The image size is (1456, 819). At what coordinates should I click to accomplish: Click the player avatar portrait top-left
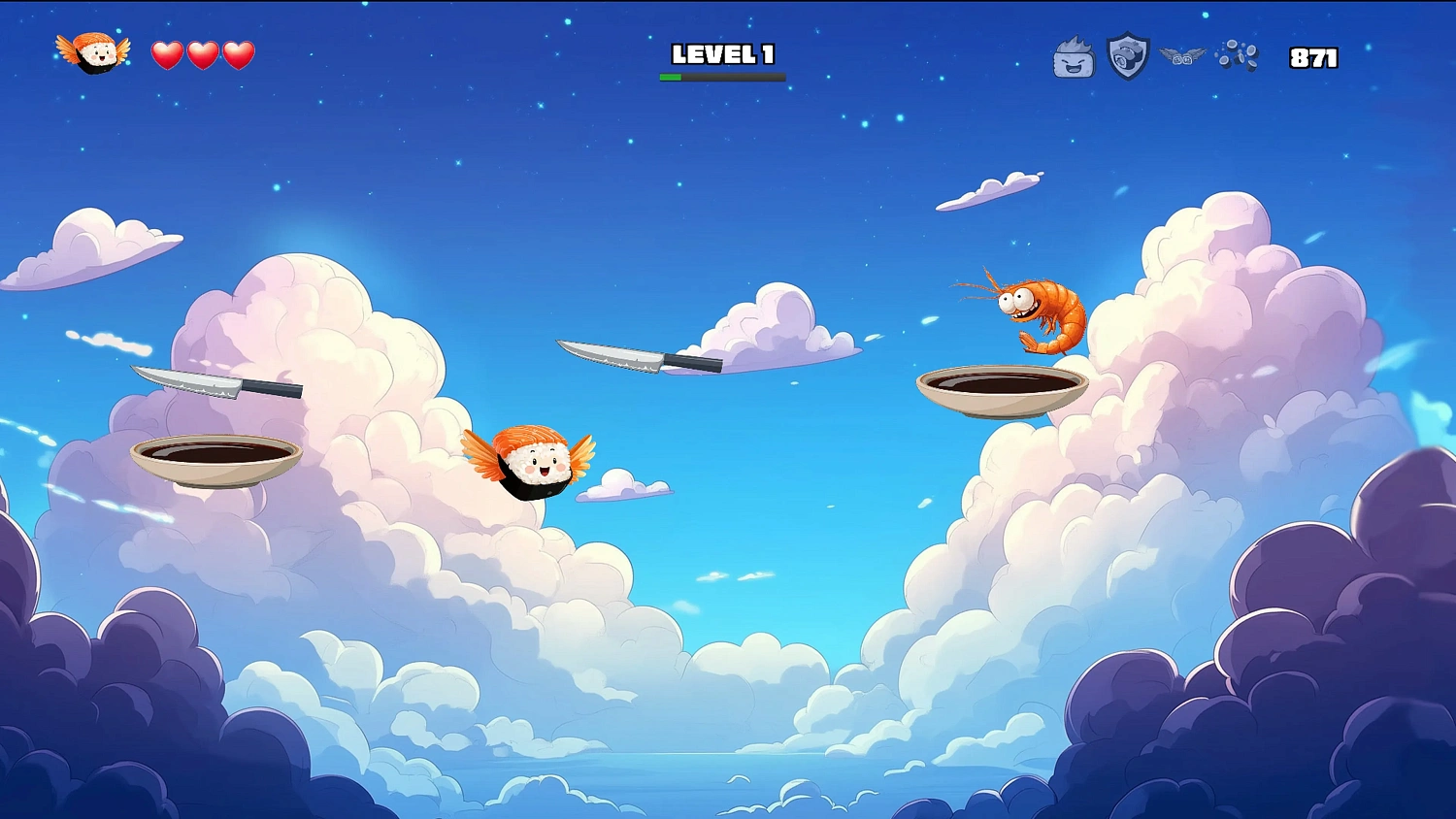click(91, 55)
